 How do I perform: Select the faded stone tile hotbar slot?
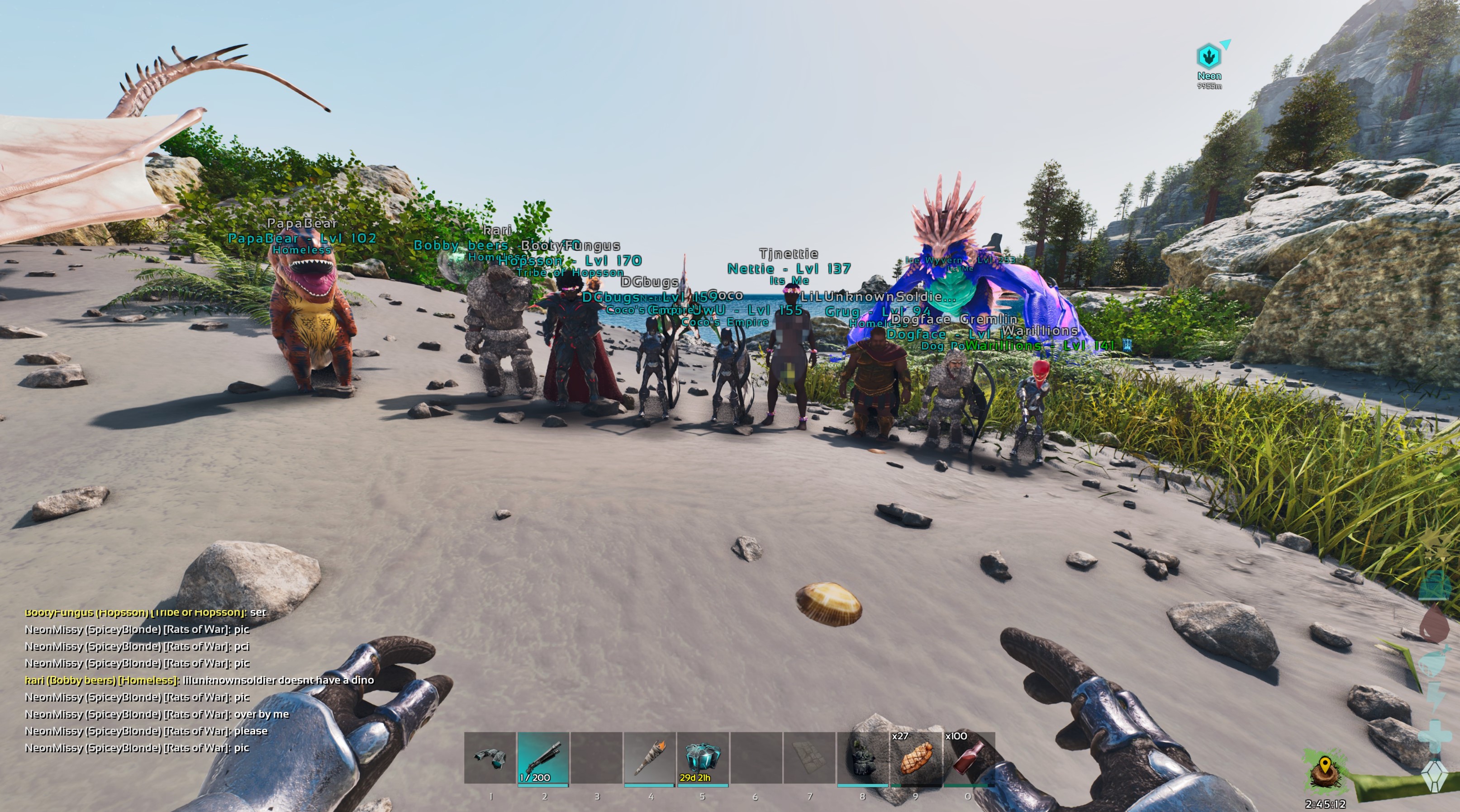coord(809,758)
